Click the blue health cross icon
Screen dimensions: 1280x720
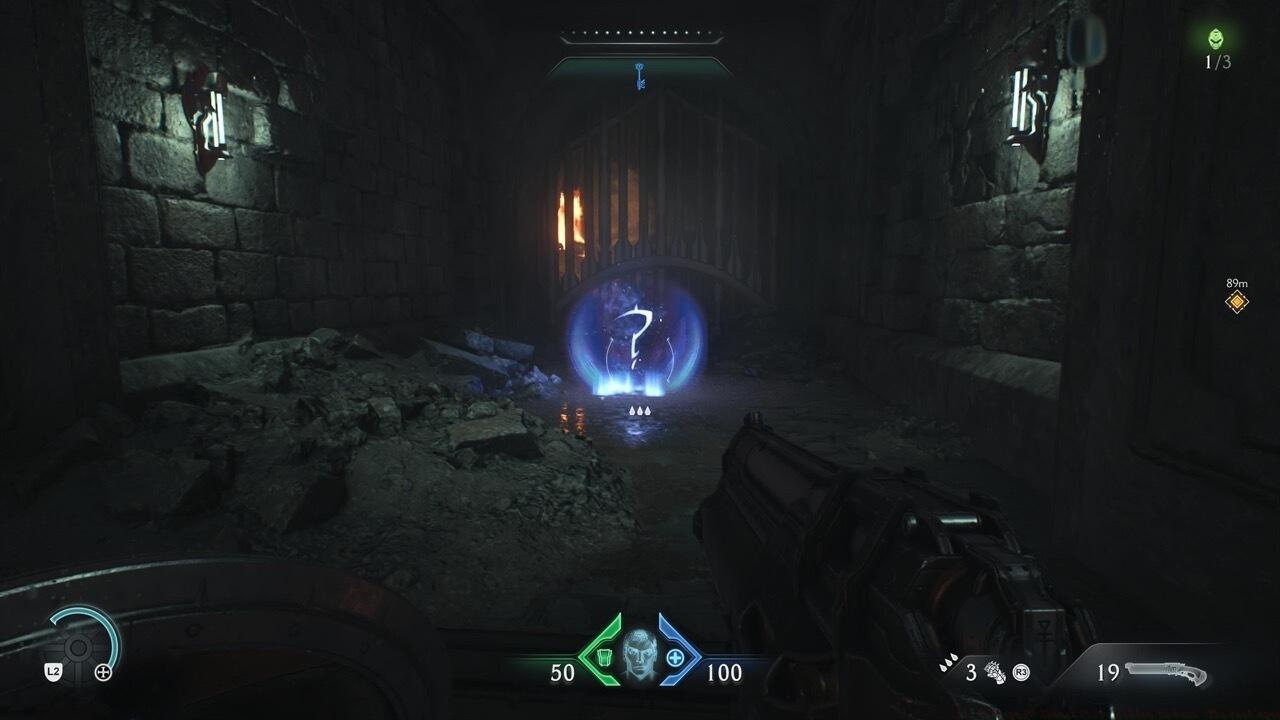point(675,657)
